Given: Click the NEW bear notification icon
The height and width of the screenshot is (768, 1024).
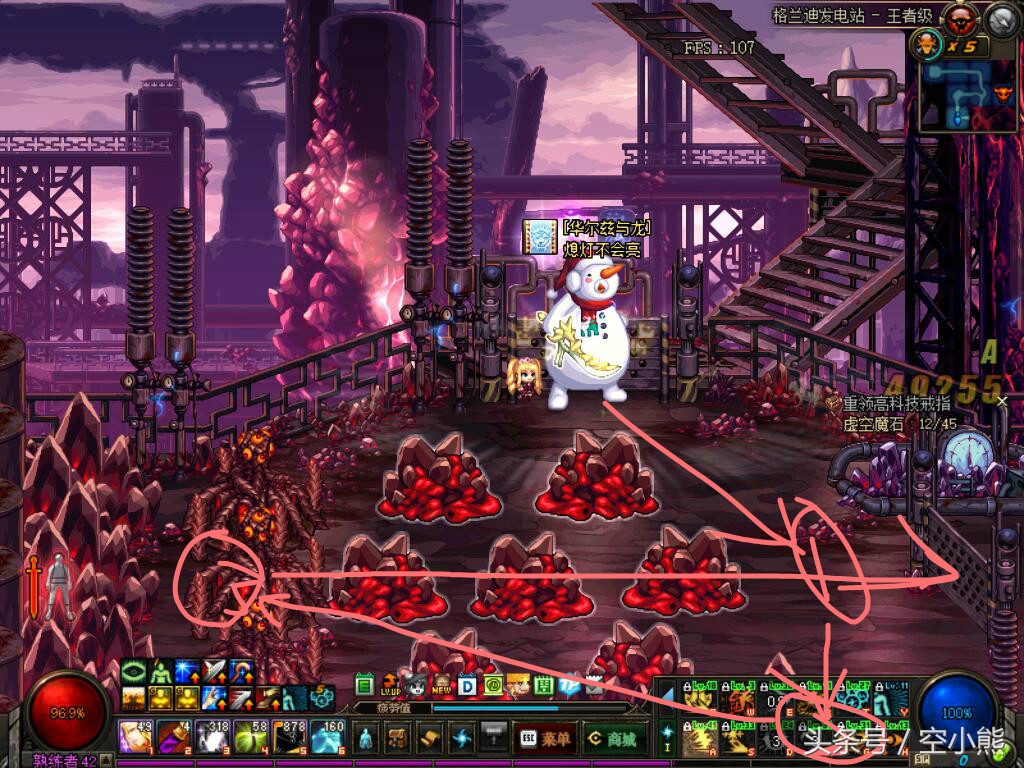Looking at the screenshot, I should 442,686.
